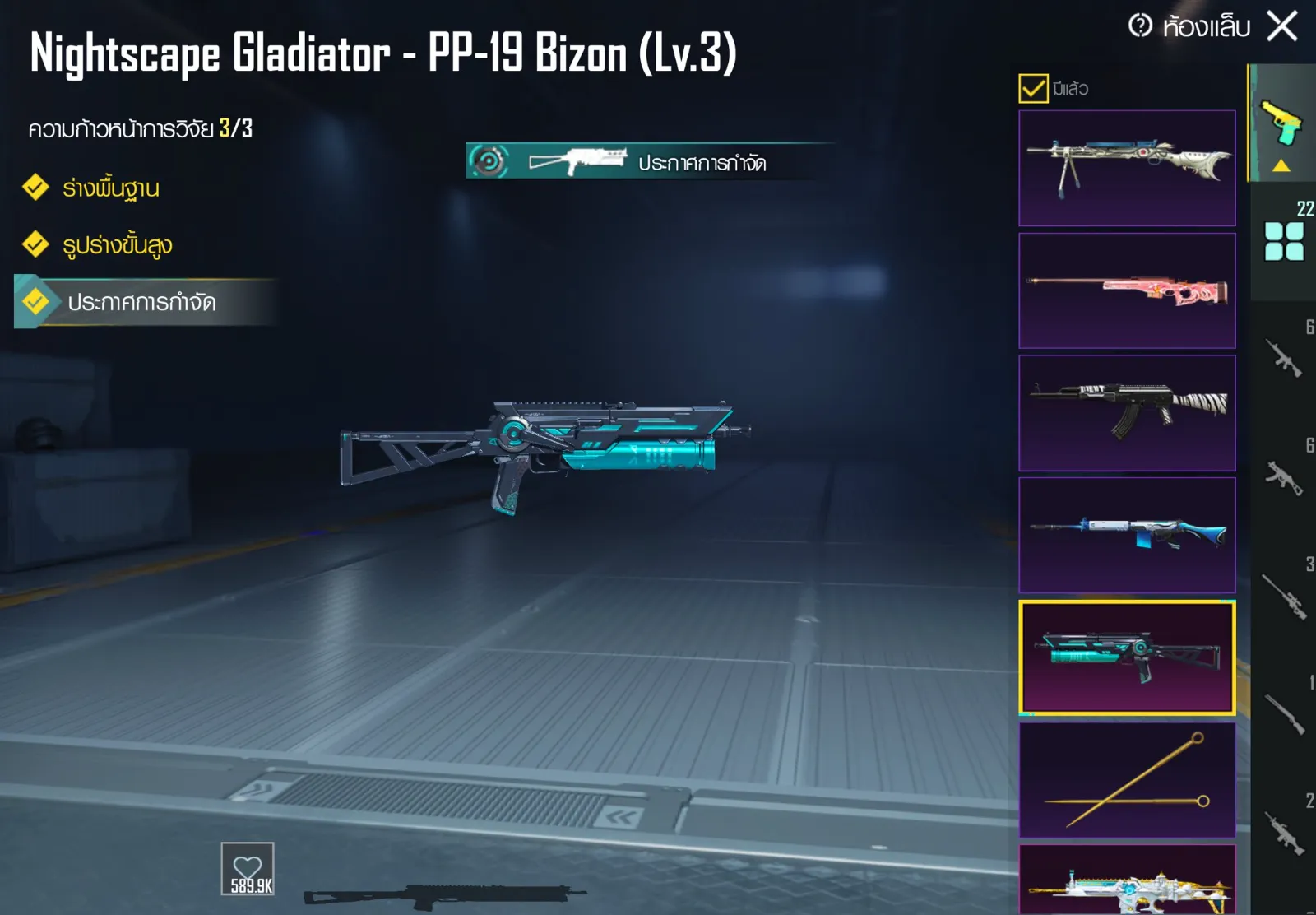This screenshot has height=915, width=1316.
Task: Pick the bone-styled machine gun skin thumbnail
Action: click(x=1127, y=168)
